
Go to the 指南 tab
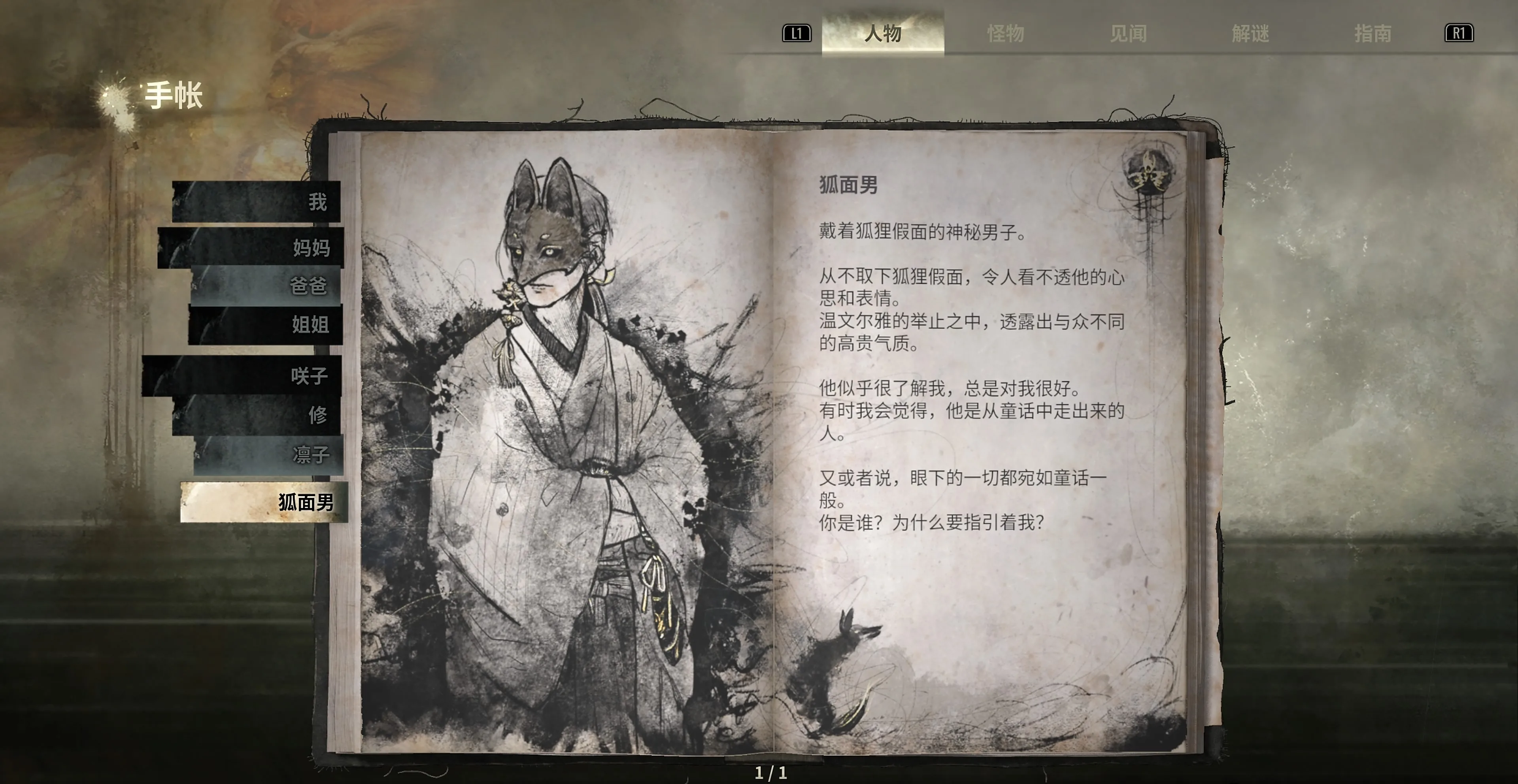pyautogui.click(x=1373, y=33)
